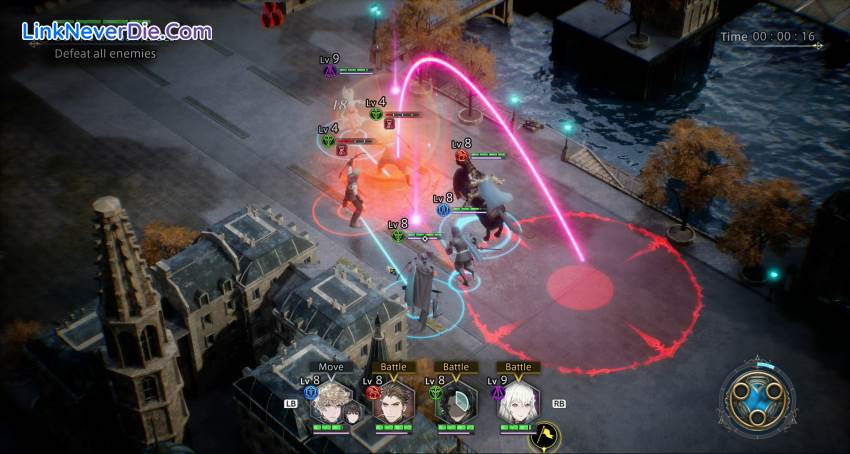Open the LinkNeverDie.Com watermark link
850x454 pixels.
(117, 31)
